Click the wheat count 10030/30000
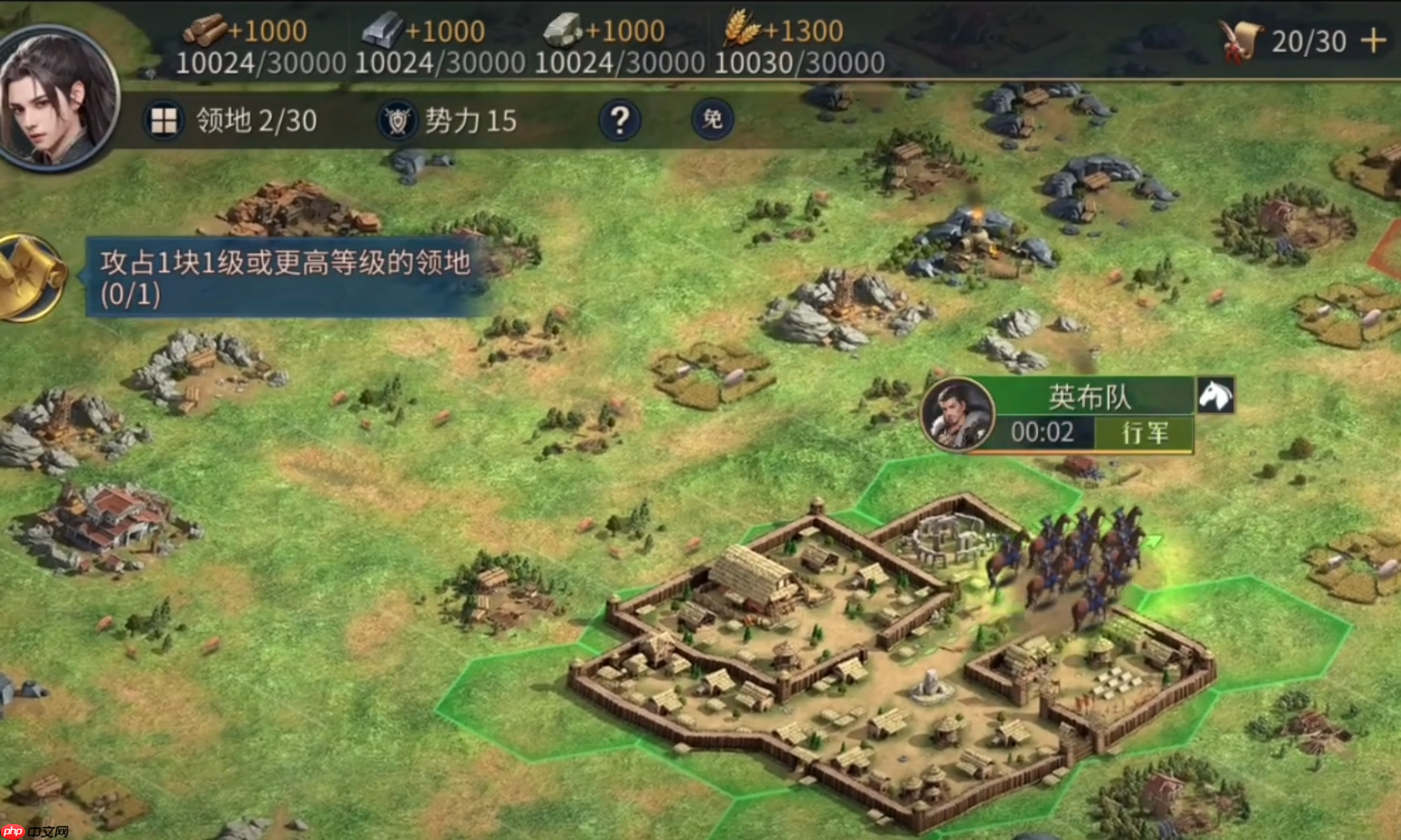The width and height of the screenshot is (1401, 840). [799, 61]
